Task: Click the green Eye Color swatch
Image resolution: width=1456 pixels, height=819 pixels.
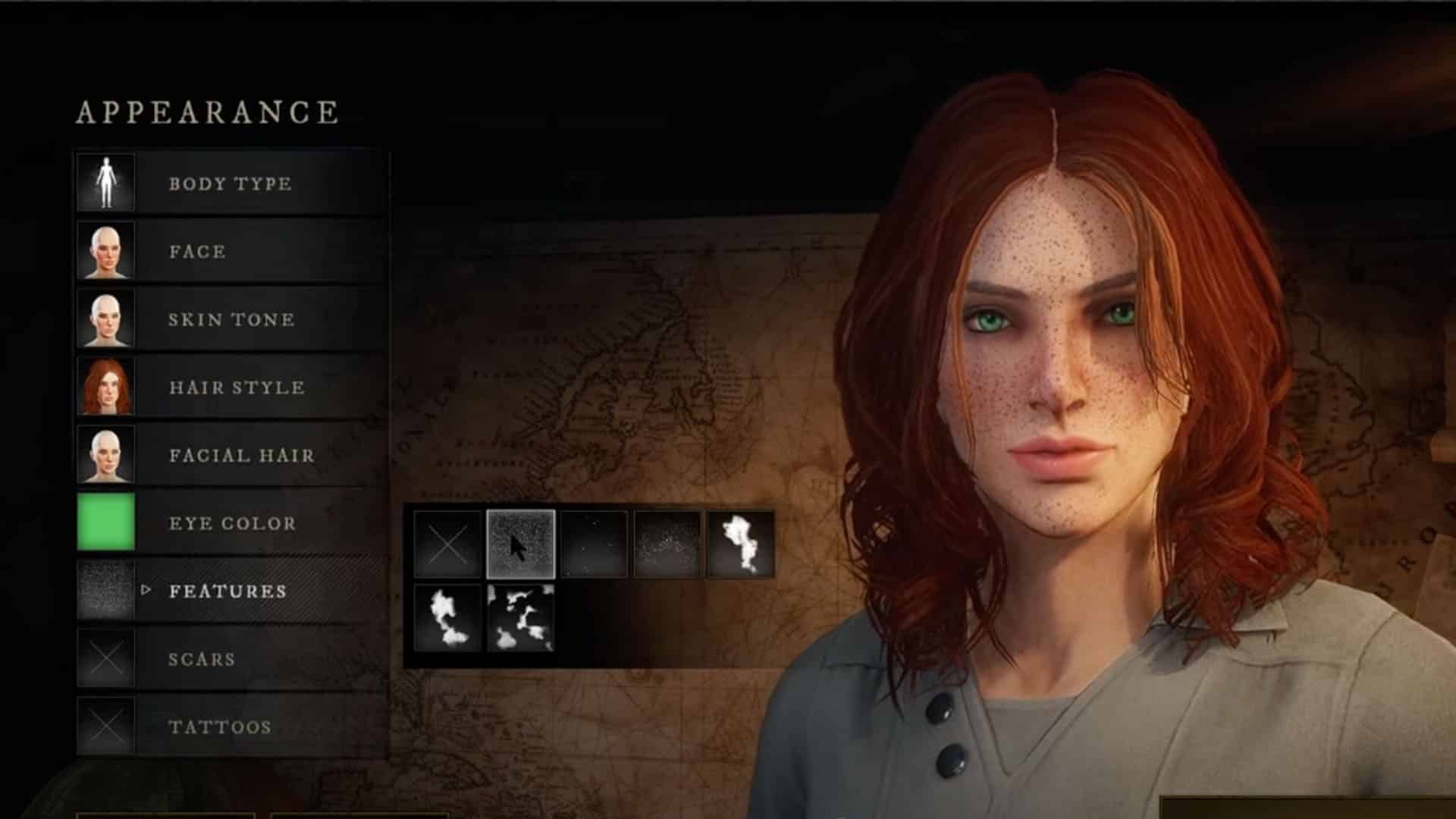Action: [x=106, y=523]
